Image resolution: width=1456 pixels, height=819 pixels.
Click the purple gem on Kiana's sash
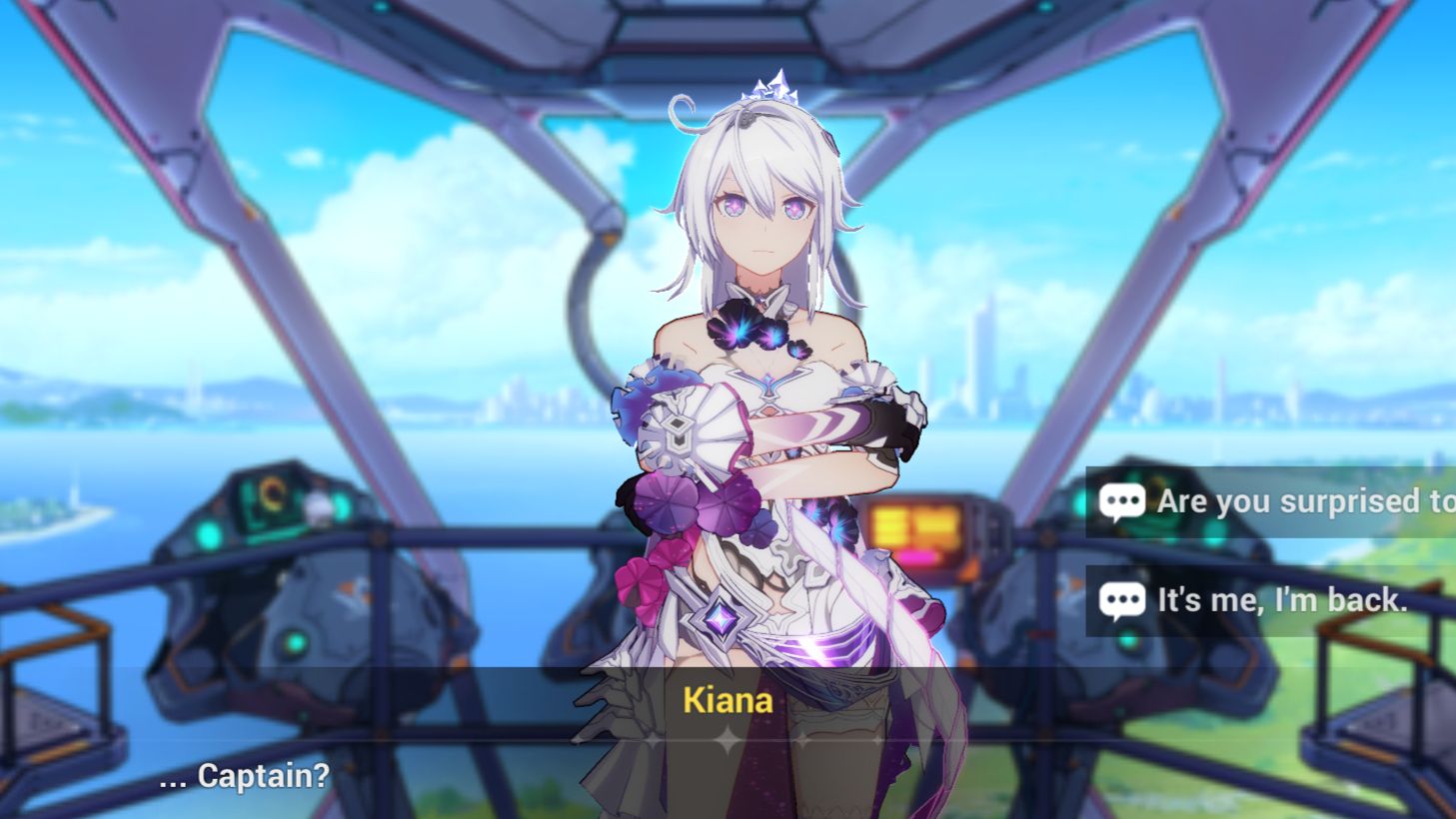pyautogui.click(x=720, y=619)
